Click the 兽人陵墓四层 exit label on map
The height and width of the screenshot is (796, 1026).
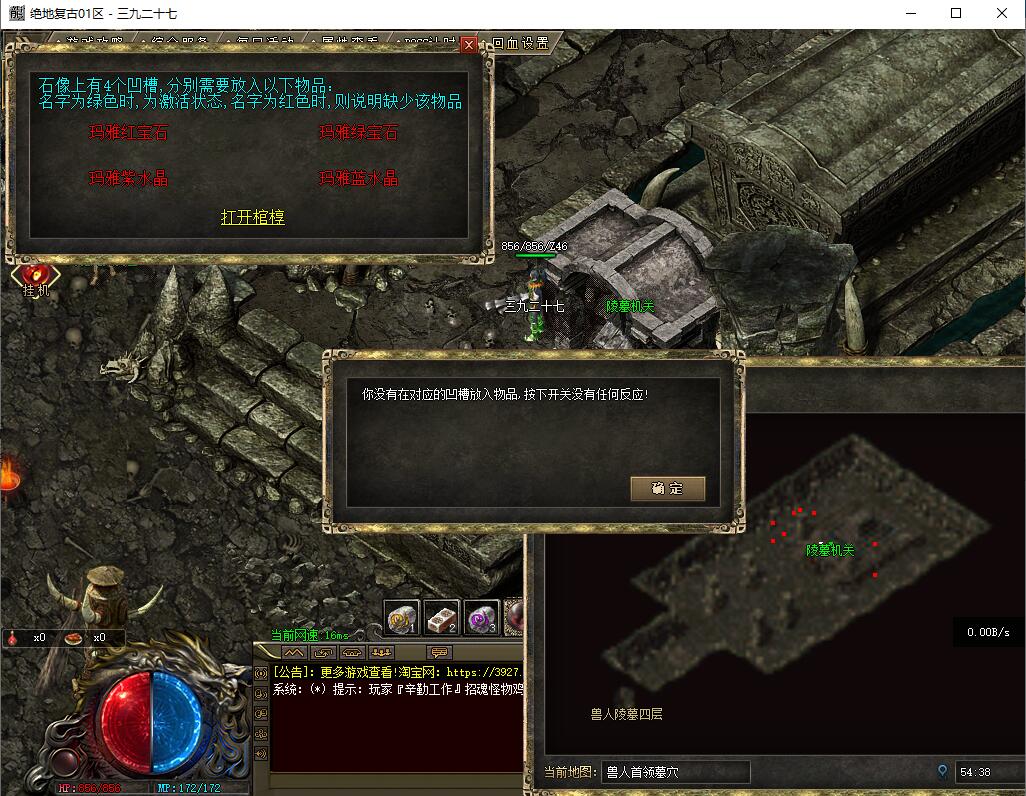click(626, 714)
